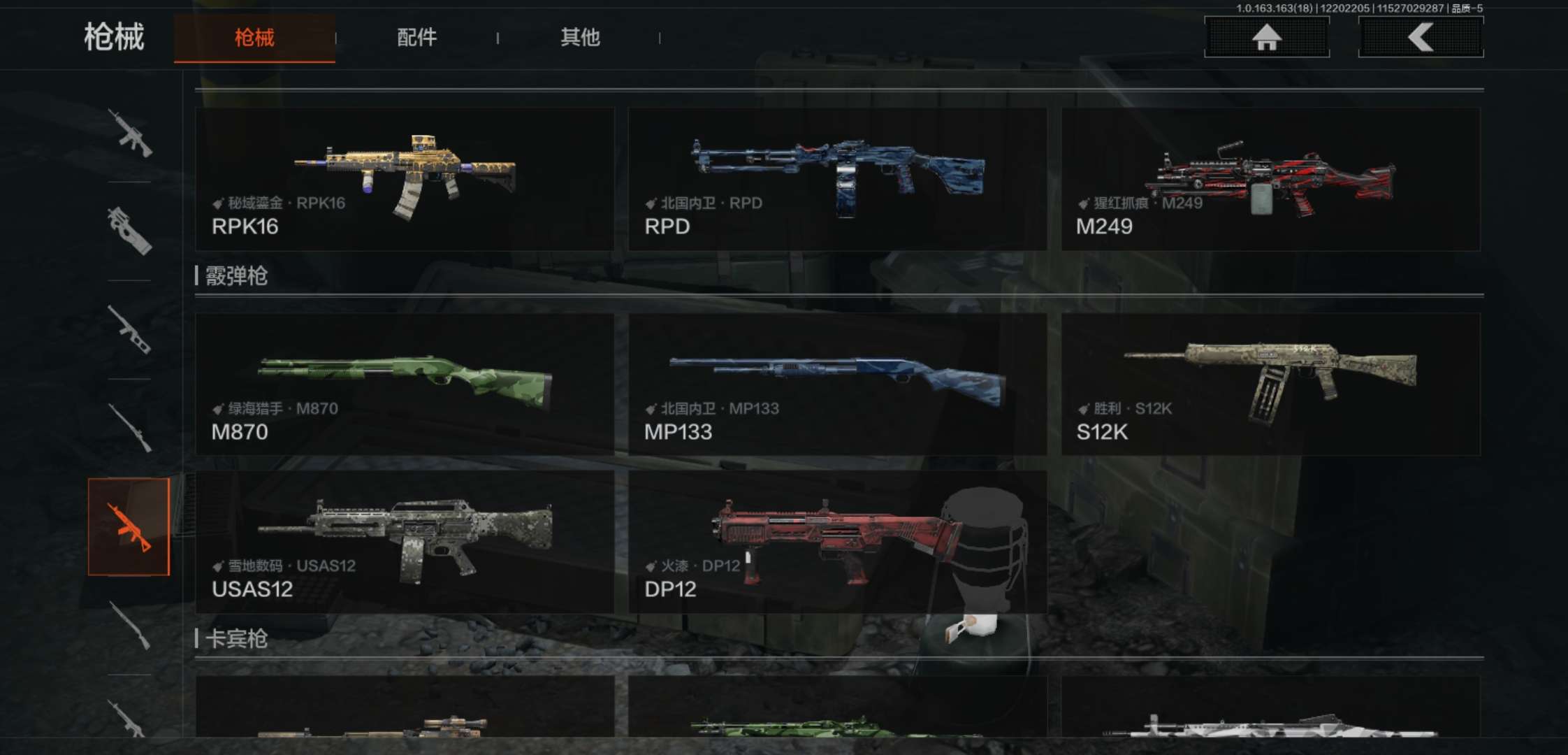
Task: Choose the RPD machine gun card
Action: (x=837, y=179)
